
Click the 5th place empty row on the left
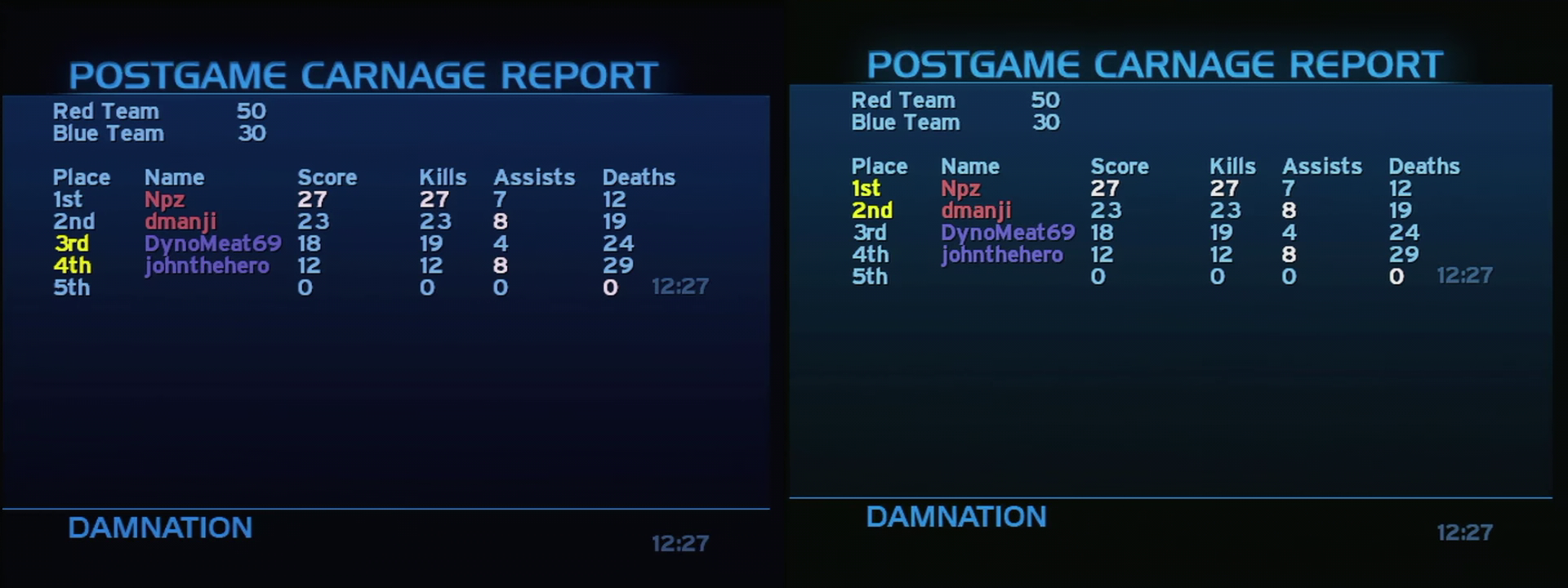[71, 287]
